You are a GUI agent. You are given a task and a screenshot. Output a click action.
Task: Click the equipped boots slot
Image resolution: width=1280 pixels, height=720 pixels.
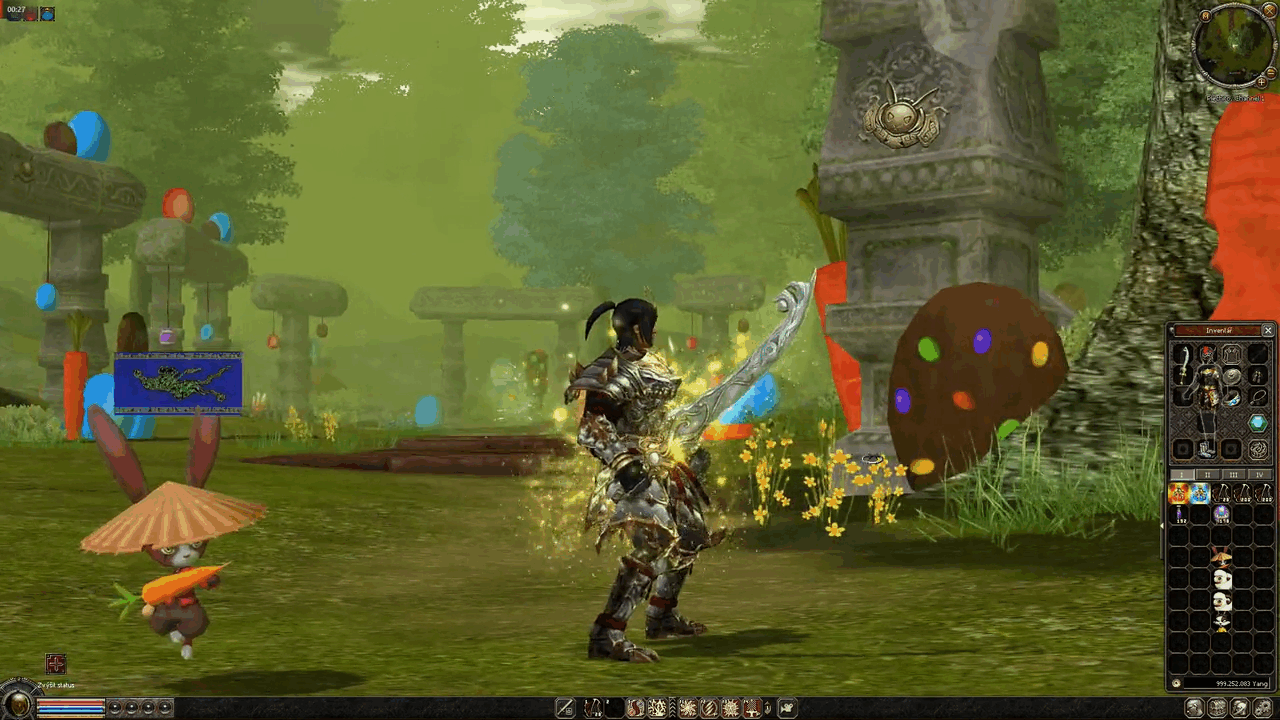coord(1207,449)
